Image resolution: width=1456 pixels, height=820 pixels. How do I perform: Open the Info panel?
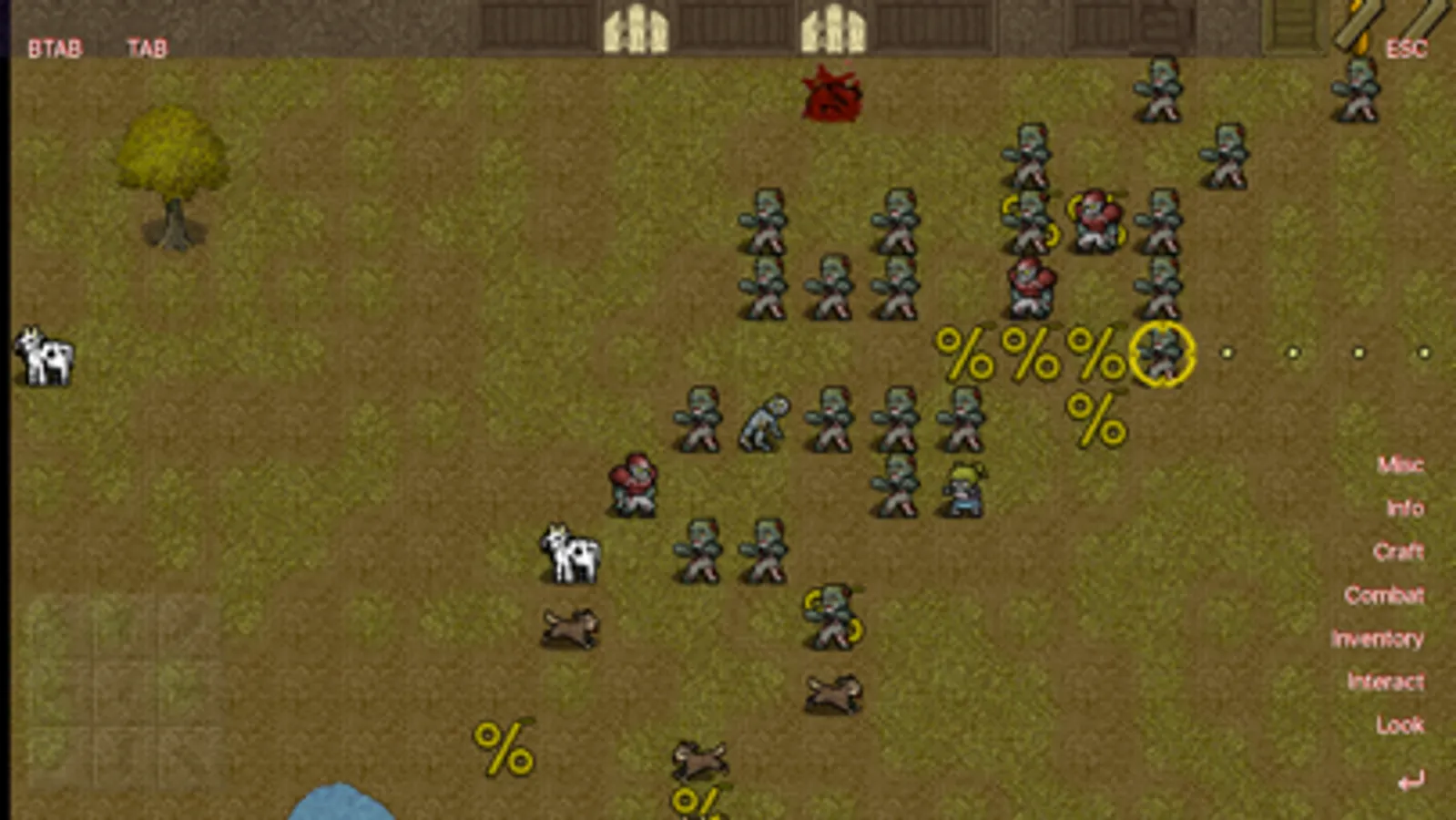pyautogui.click(x=1401, y=507)
